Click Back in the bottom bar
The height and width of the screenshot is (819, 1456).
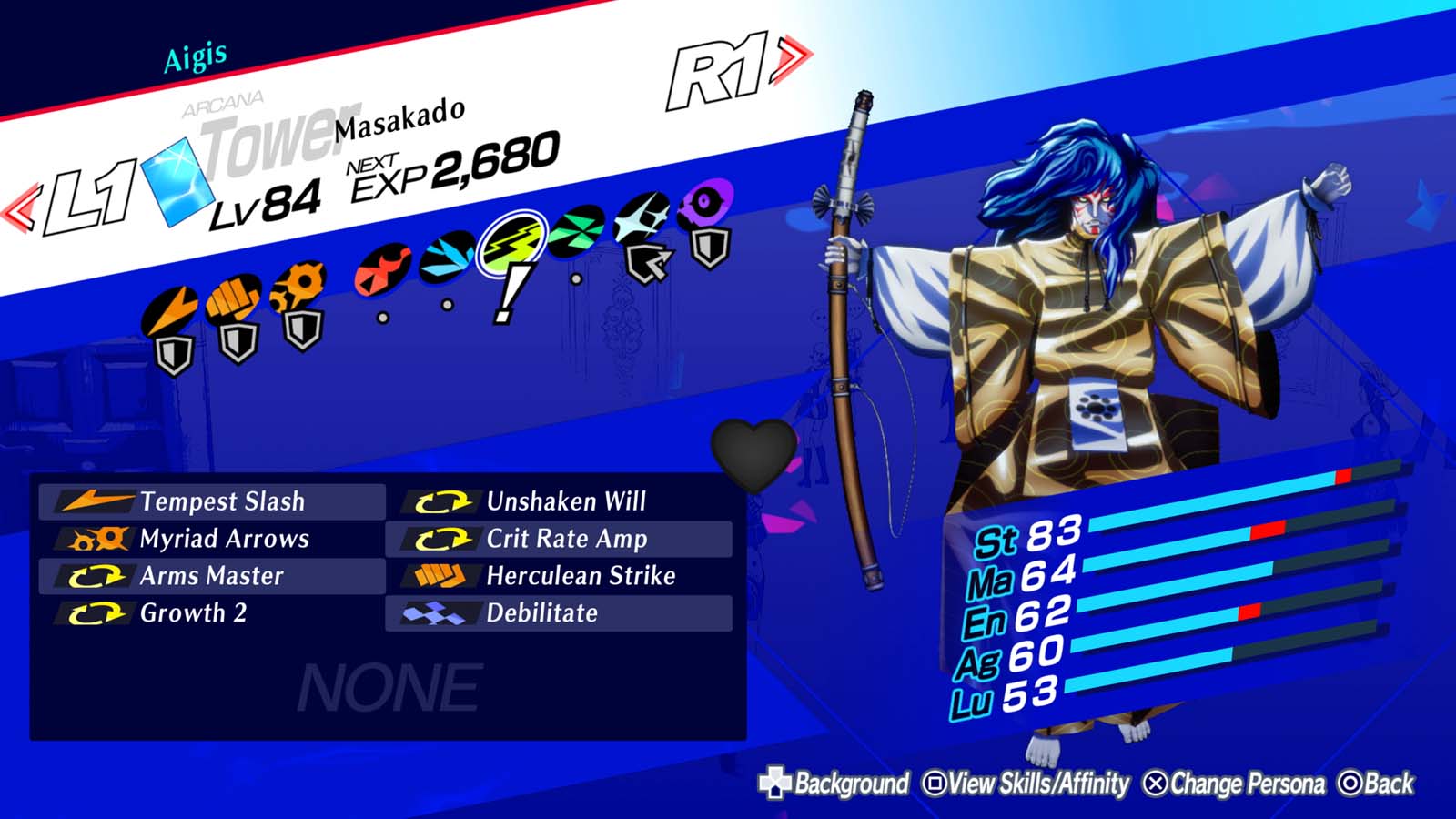tap(1378, 781)
